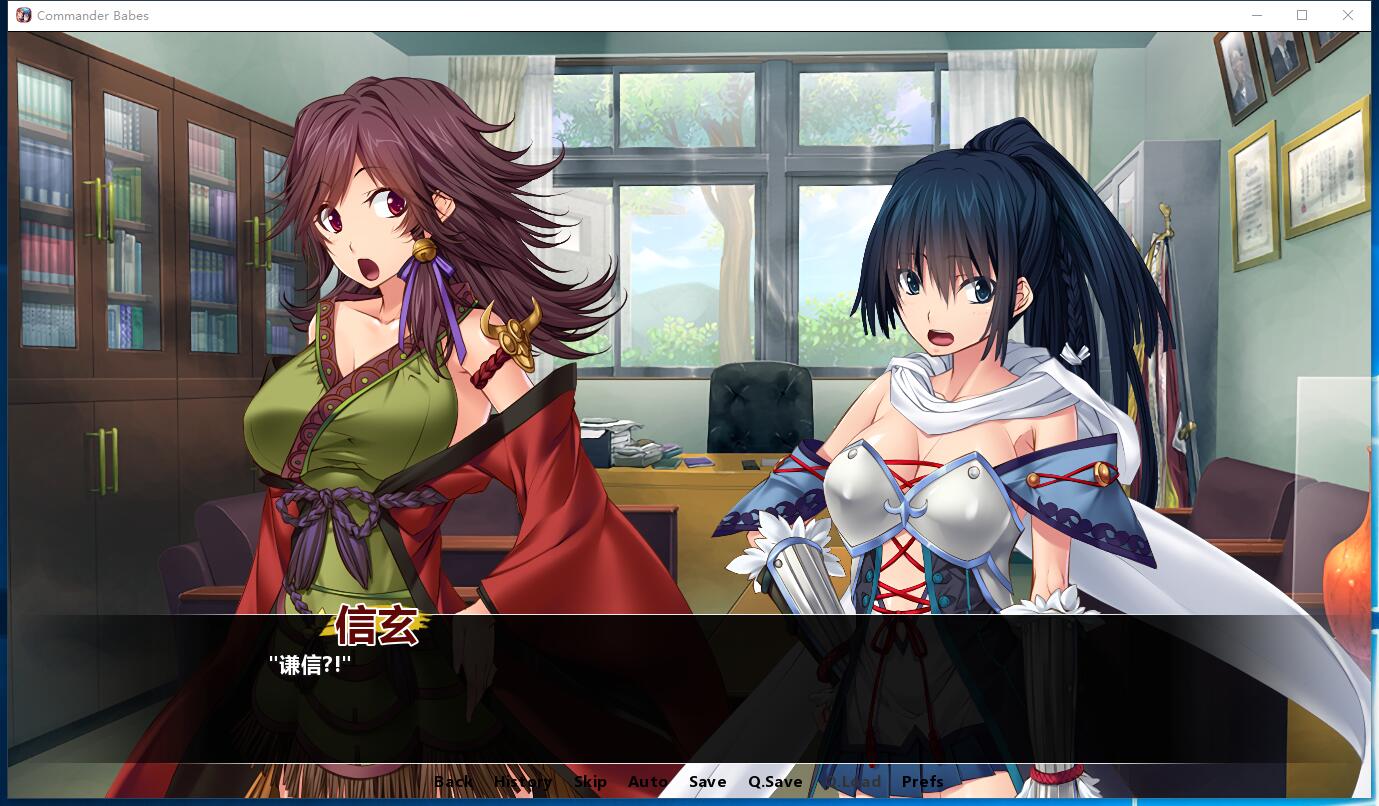Go Back to the previous dialogue line
Screen dimensions: 1379x806
click(x=453, y=781)
